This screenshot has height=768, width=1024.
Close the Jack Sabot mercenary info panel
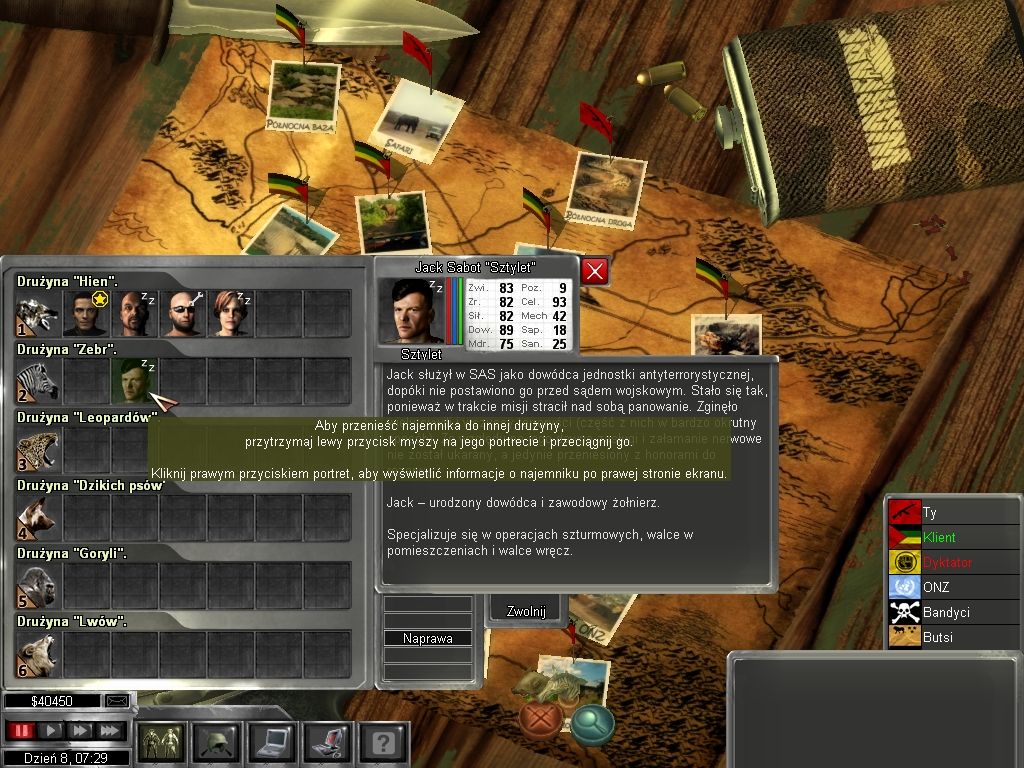tap(595, 271)
